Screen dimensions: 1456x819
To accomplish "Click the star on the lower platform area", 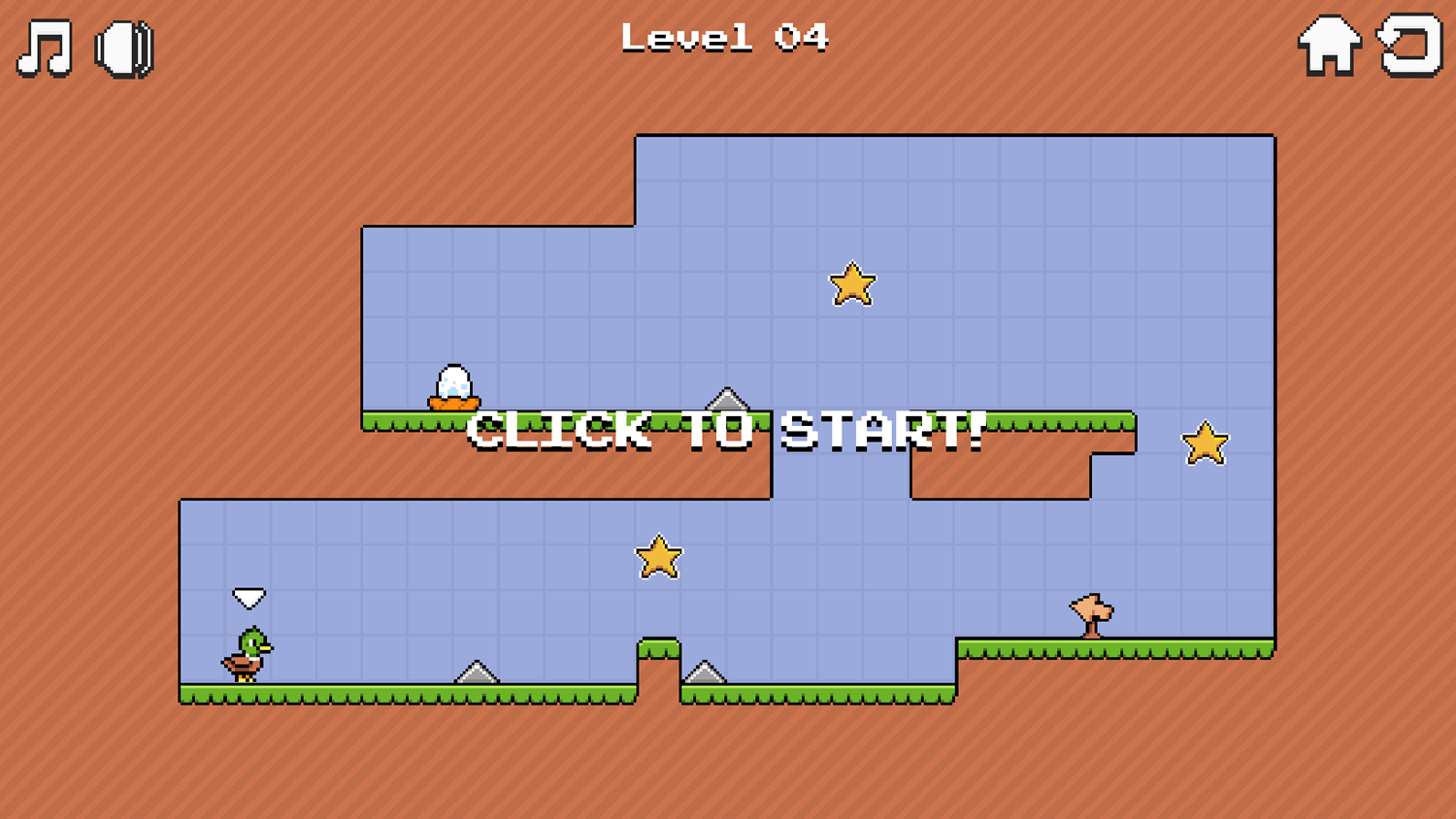I will click(658, 556).
